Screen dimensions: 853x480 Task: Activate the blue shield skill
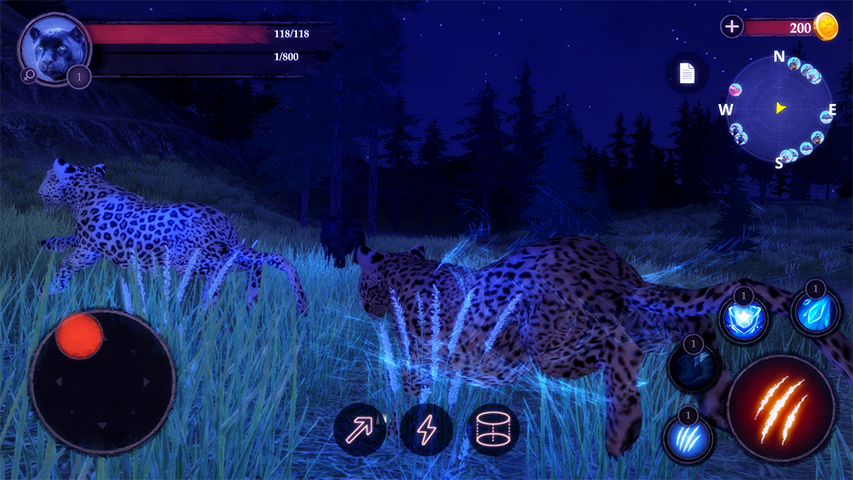click(x=744, y=319)
